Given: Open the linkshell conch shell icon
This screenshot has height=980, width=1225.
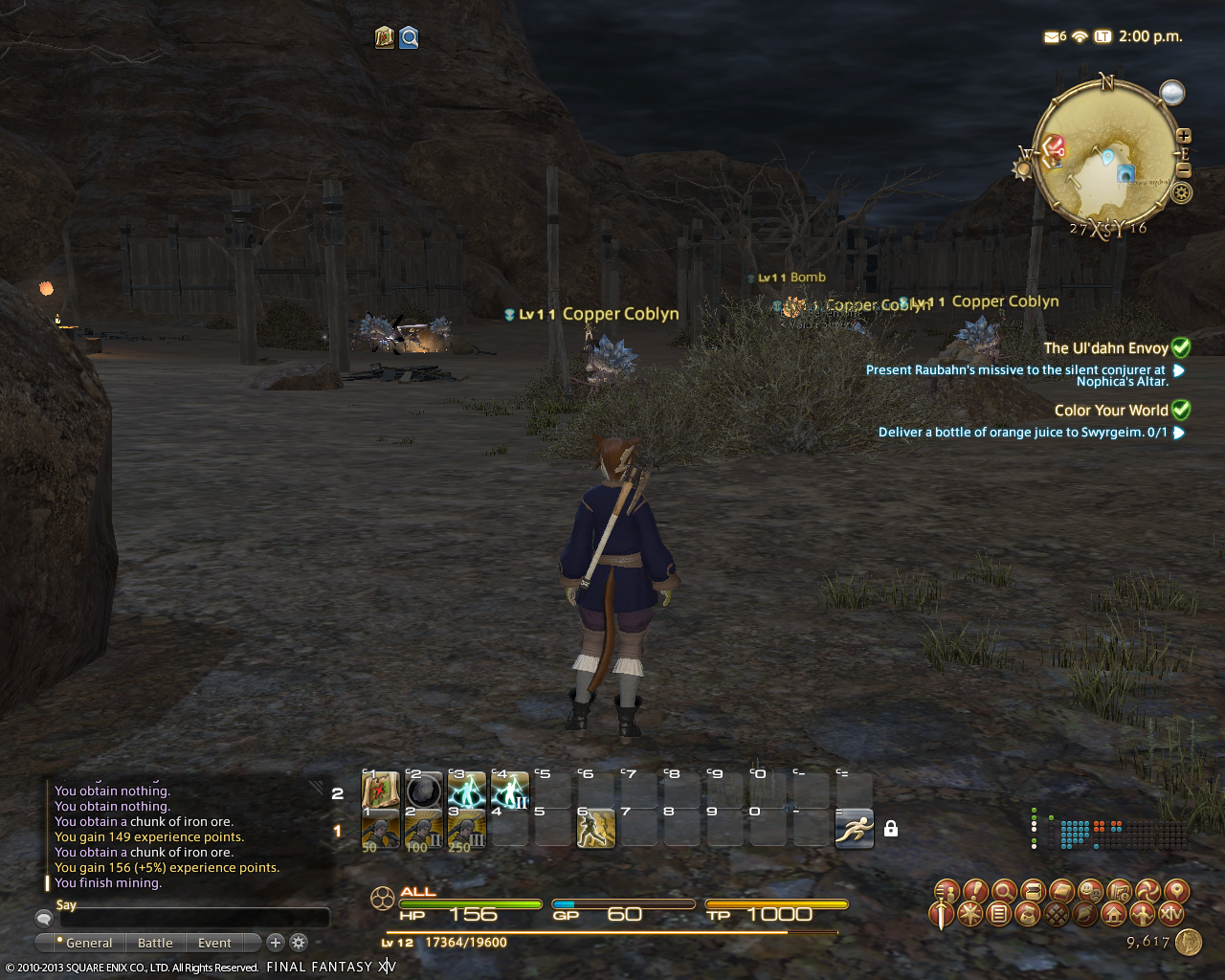Looking at the screenshot, I should click(1083, 914).
